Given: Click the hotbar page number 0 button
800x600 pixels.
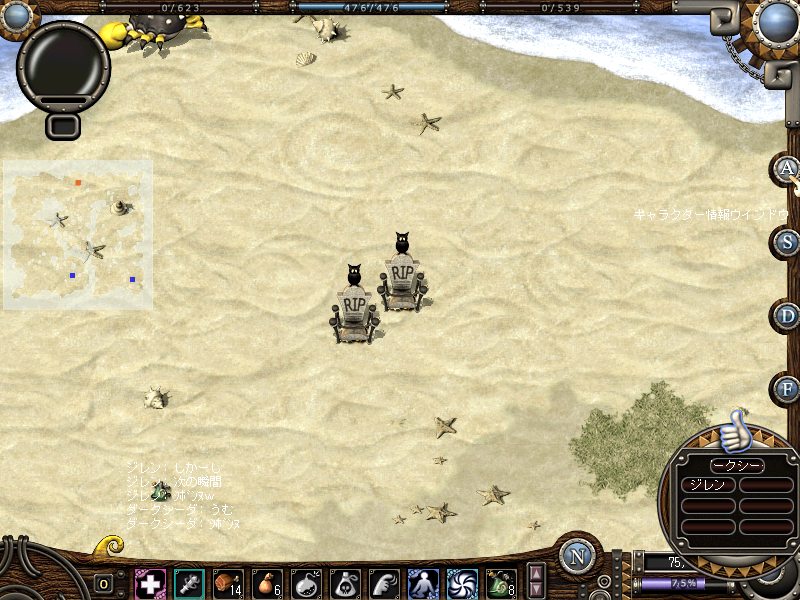Looking at the screenshot, I should 104,584.
